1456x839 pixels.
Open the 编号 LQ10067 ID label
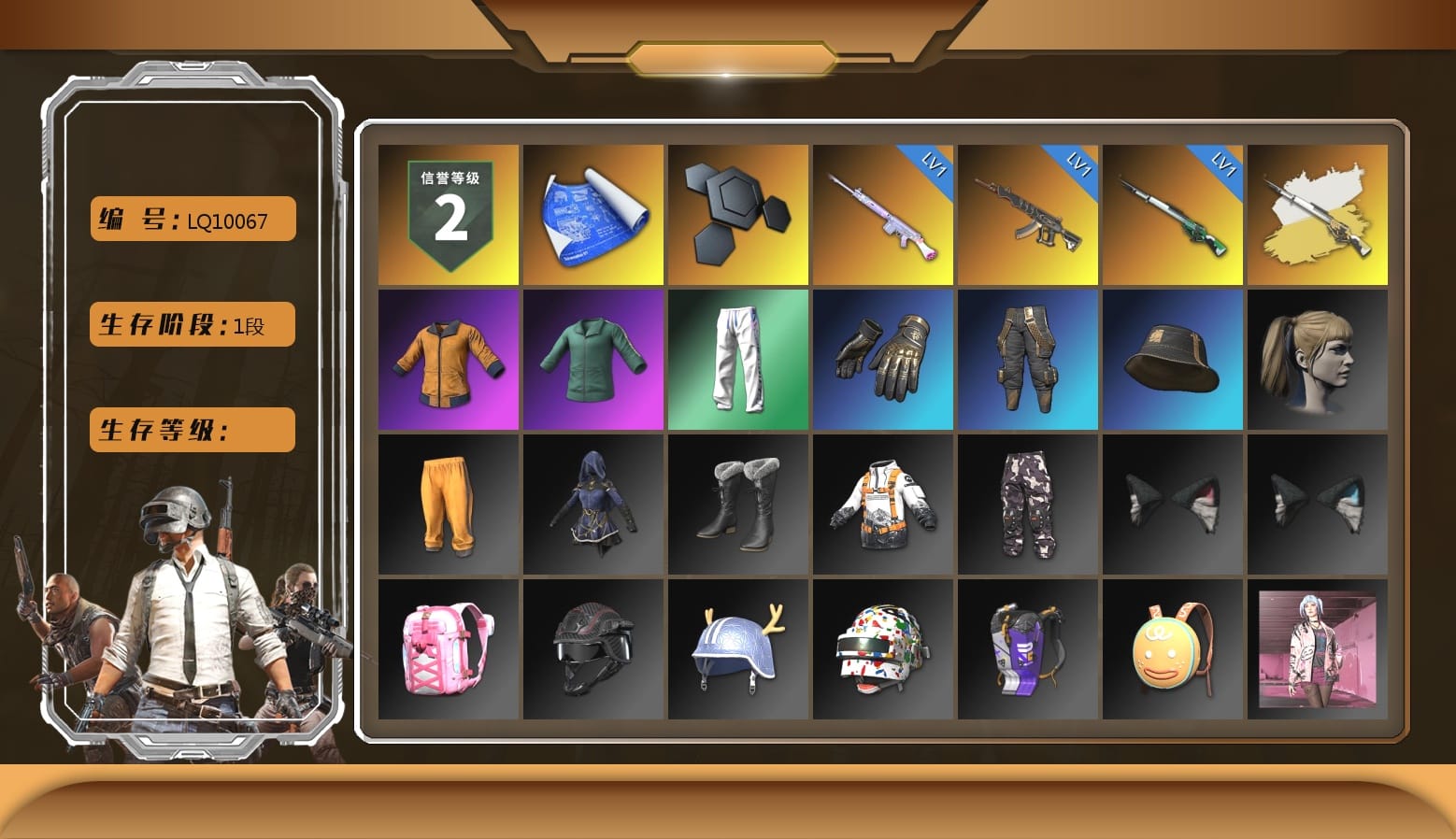(191, 218)
